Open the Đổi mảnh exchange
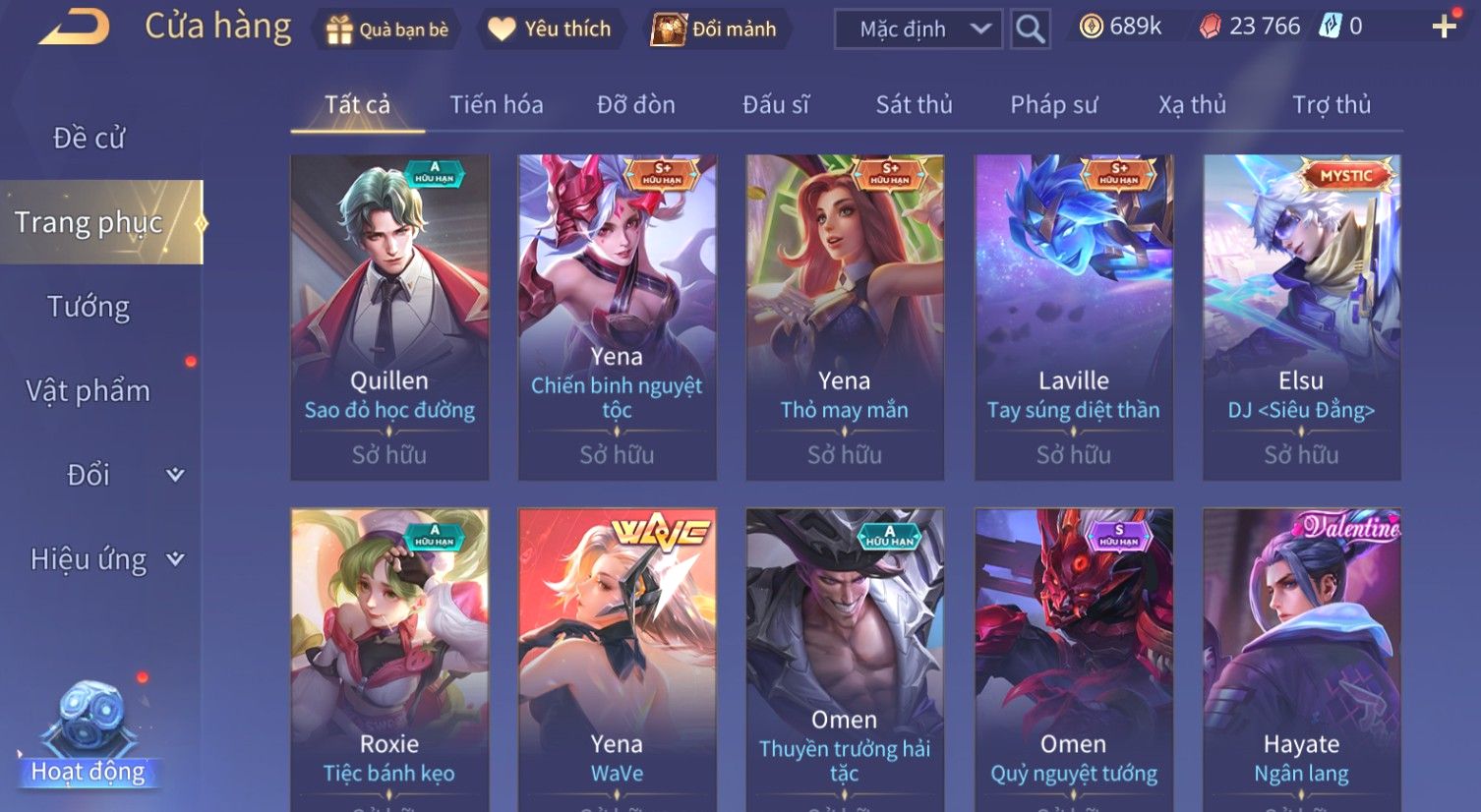Image resolution: width=1481 pixels, height=812 pixels. point(715,29)
